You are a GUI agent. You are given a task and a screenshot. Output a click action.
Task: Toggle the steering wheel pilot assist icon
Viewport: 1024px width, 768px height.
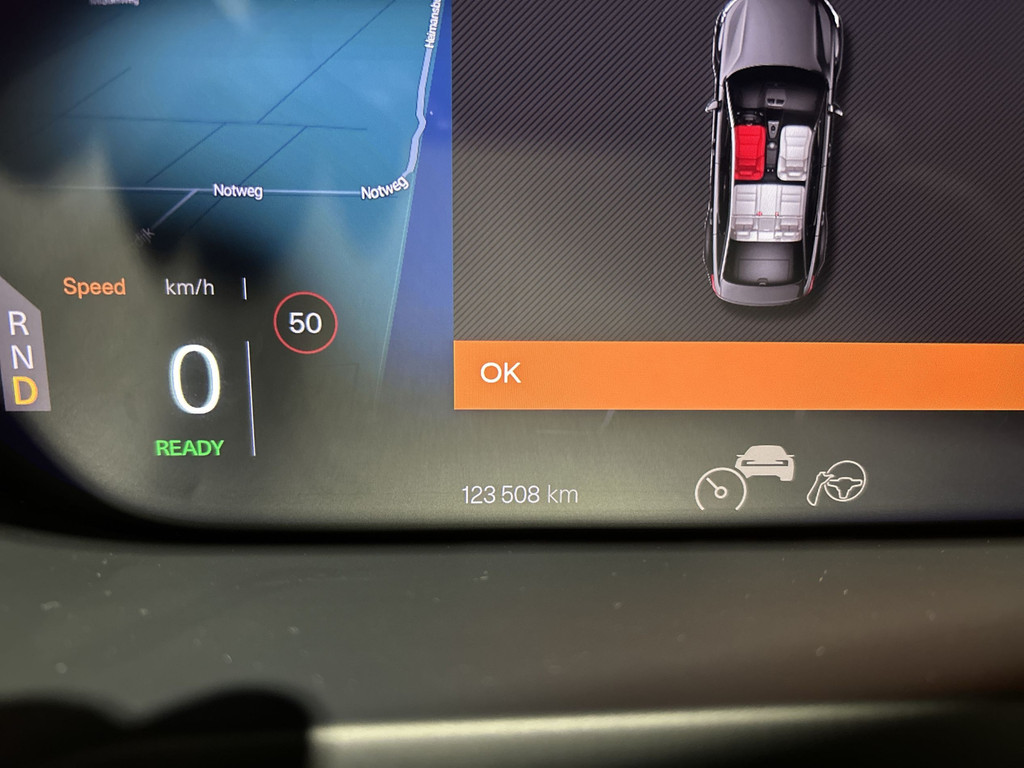(x=838, y=483)
